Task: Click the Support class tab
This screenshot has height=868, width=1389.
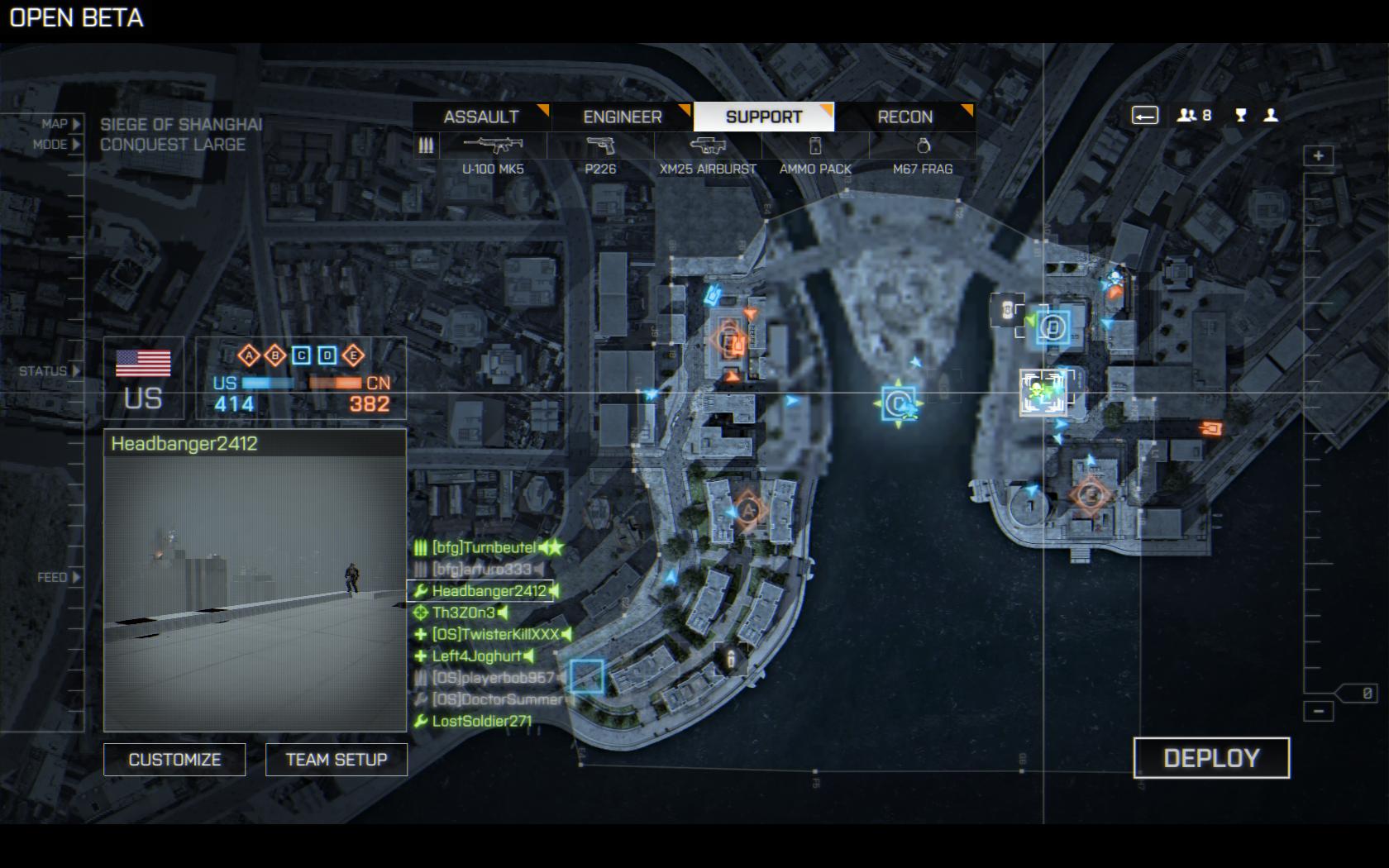Action: tap(764, 117)
